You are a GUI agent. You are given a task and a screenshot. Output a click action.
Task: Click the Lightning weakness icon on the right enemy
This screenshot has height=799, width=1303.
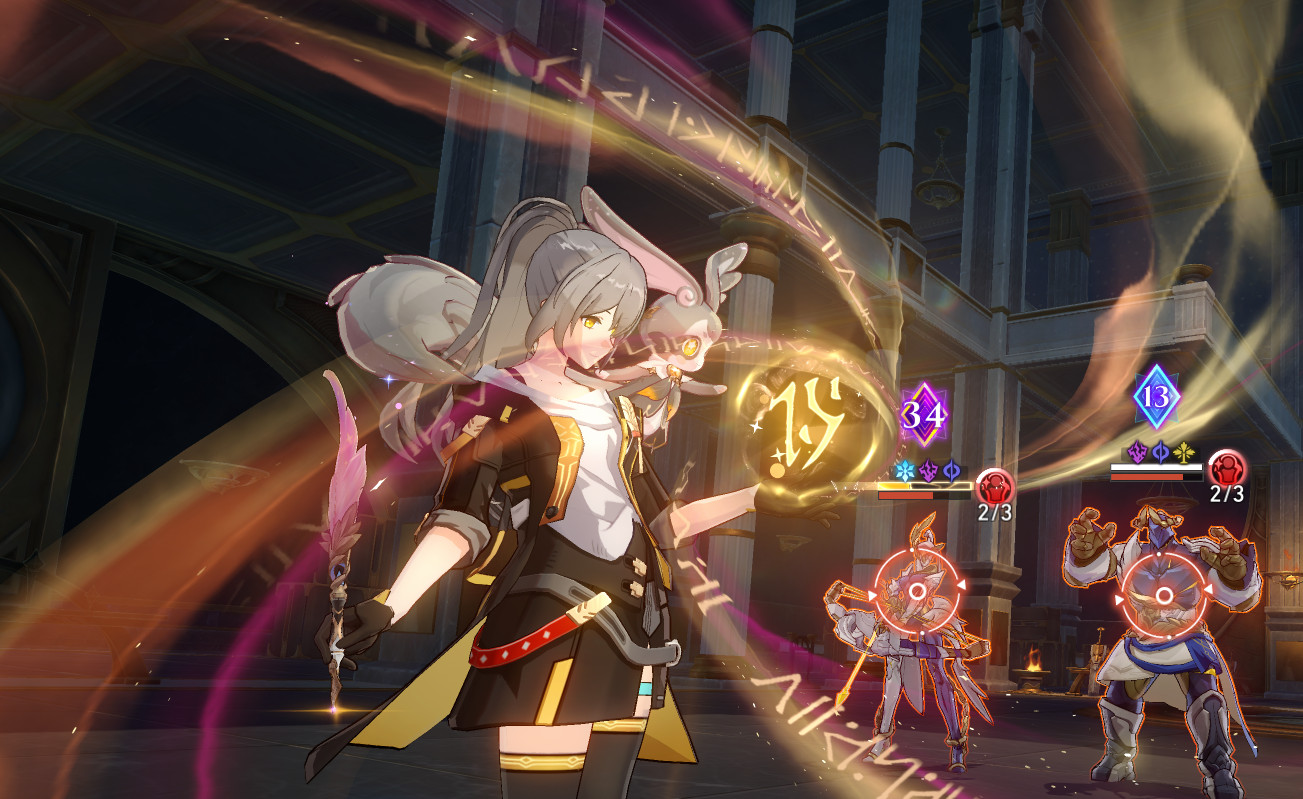coord(1138,452)
